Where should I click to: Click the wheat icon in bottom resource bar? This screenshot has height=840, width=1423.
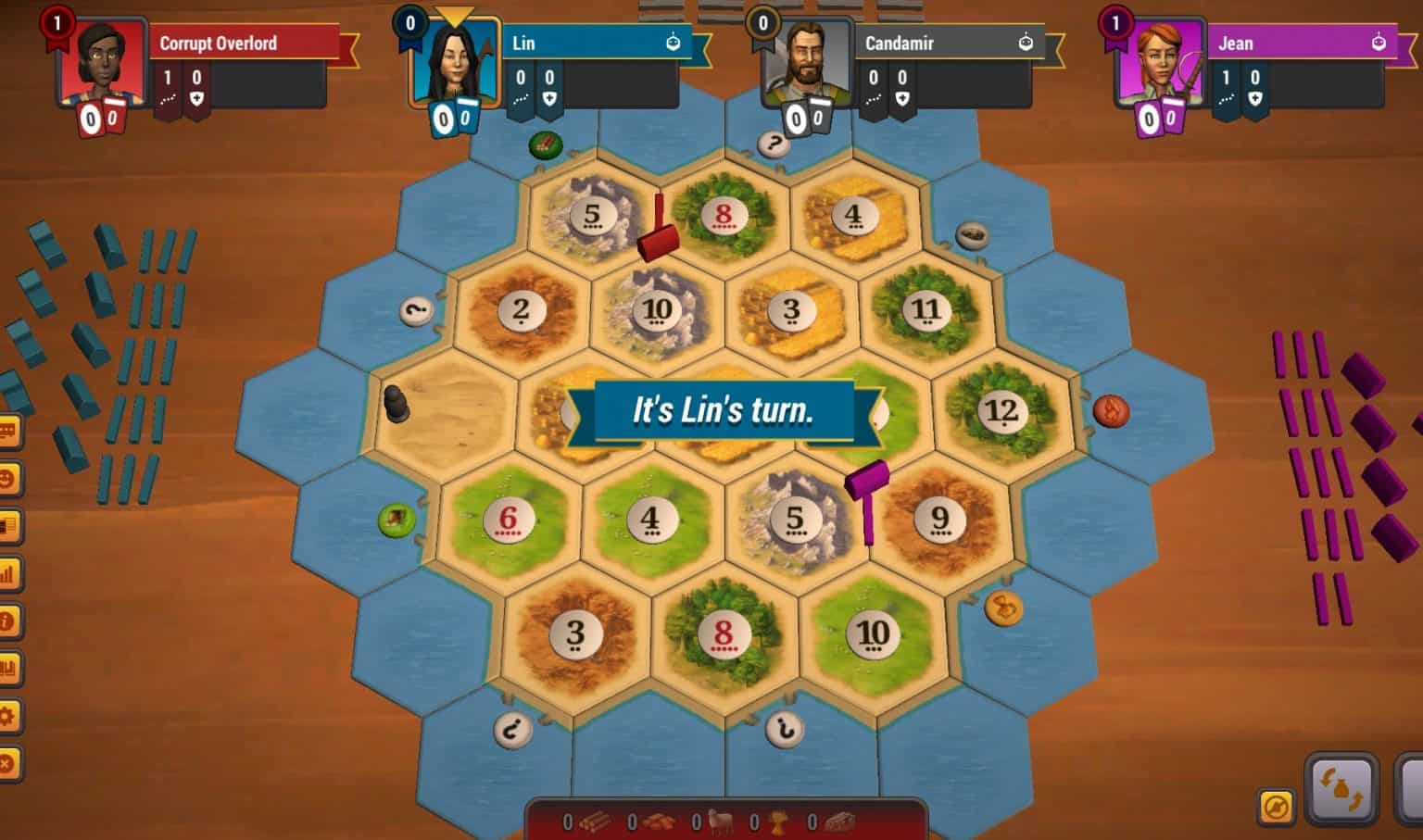tap(779, 822)
